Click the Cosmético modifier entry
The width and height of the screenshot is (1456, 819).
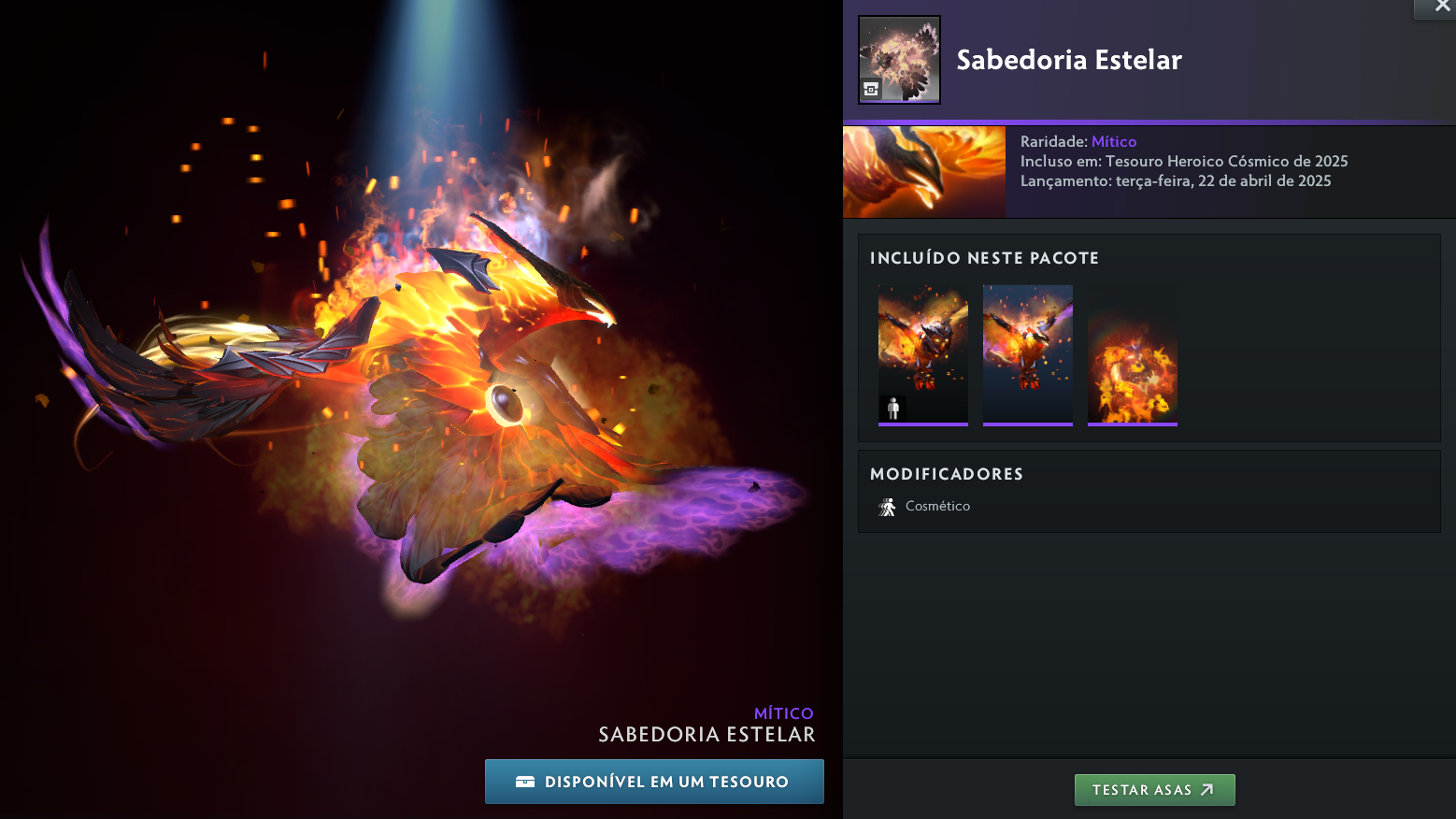click(x=936, y=506)
